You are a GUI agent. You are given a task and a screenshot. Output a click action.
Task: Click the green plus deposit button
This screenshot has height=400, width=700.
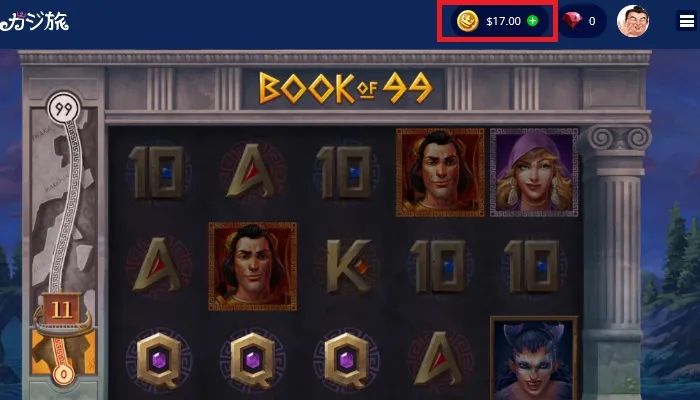(x=532, y=20)
